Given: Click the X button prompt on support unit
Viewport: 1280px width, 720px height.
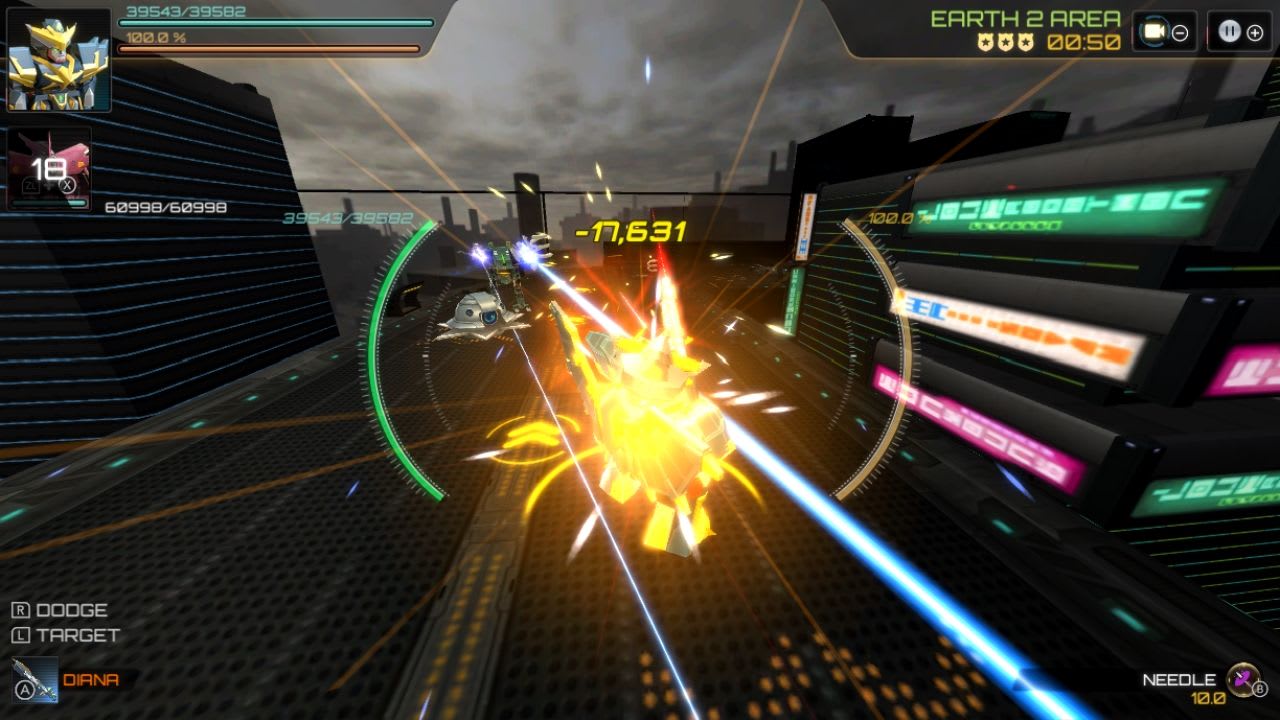Looking at the screenshot, I should click(66, 186).
